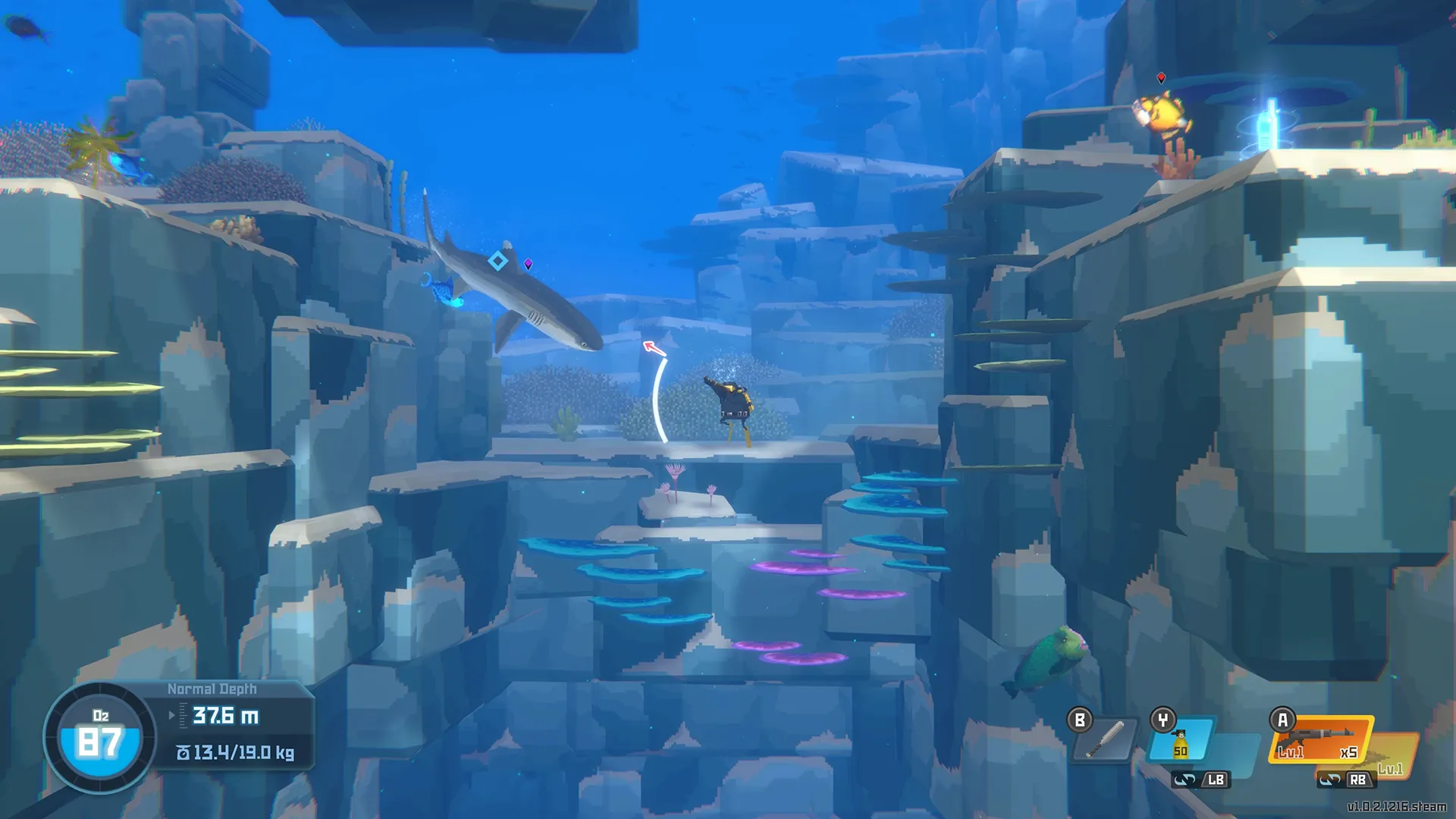The height and width of the screenshot is (819, 1456).
Task: Click the x5 ammo counter on the shotgun
Action: (x=1348, y=752)
